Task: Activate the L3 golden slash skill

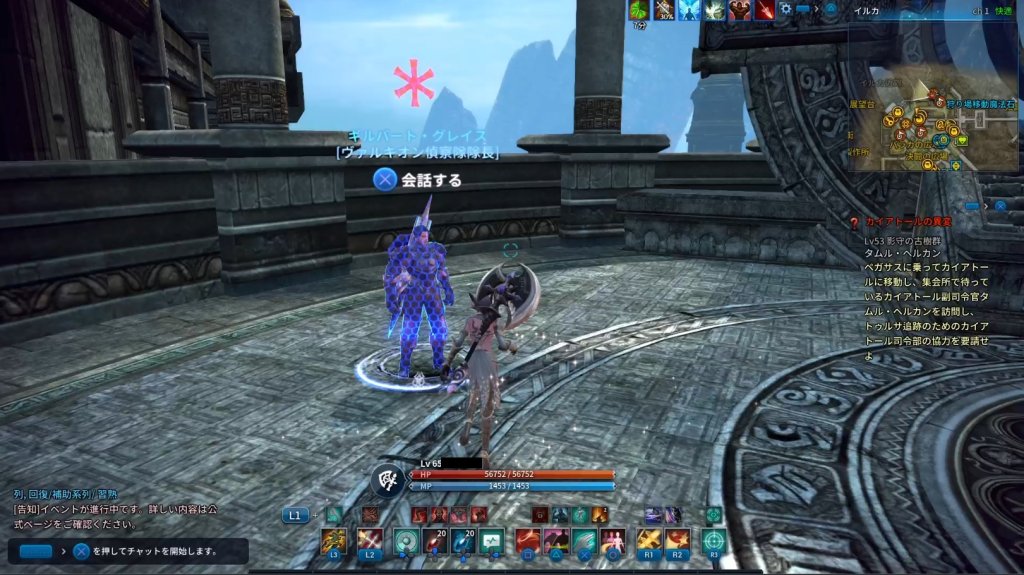Action: (x=334, y=541)
